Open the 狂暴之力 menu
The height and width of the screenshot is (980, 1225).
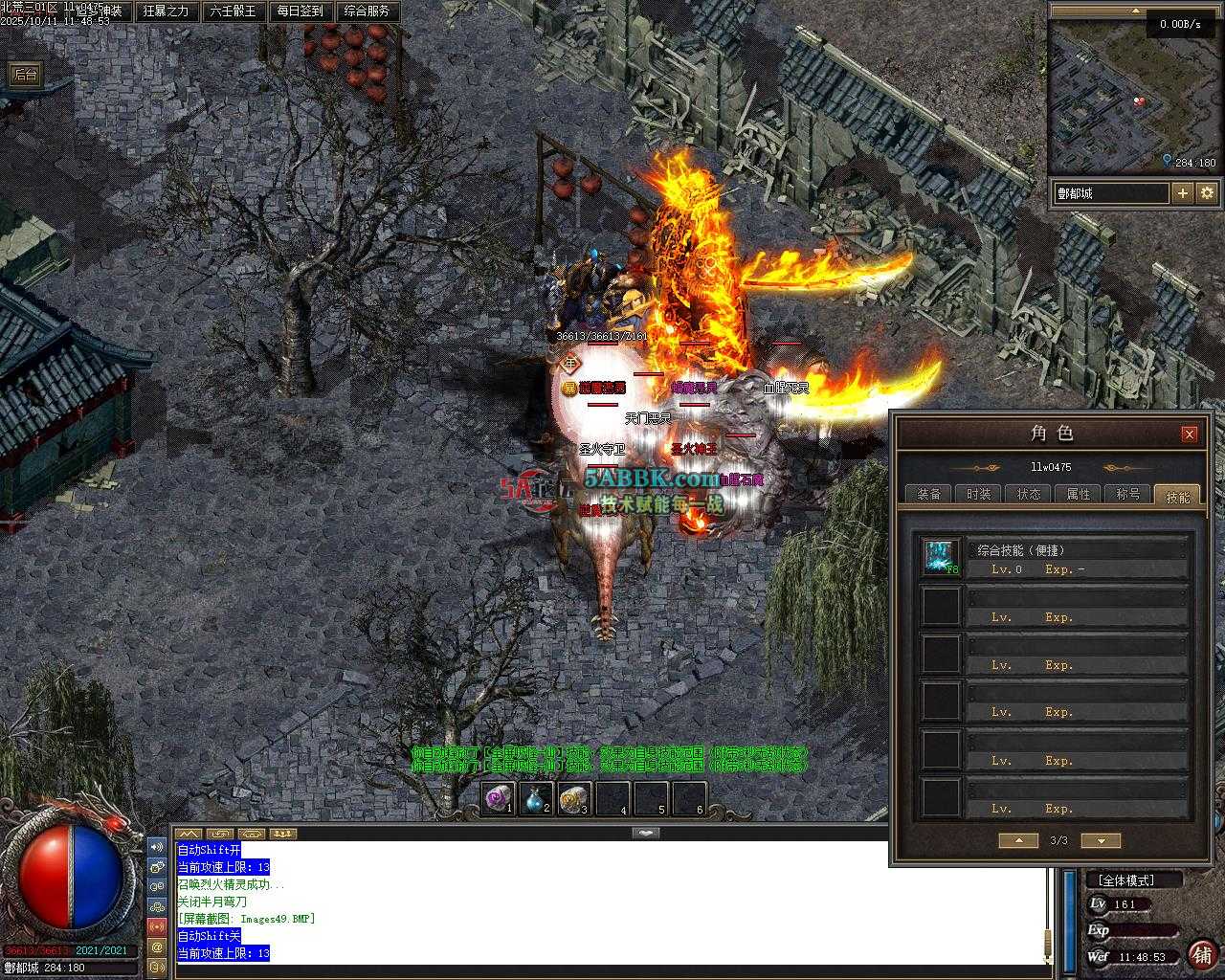pyautogui.click(x=166, y=11)
